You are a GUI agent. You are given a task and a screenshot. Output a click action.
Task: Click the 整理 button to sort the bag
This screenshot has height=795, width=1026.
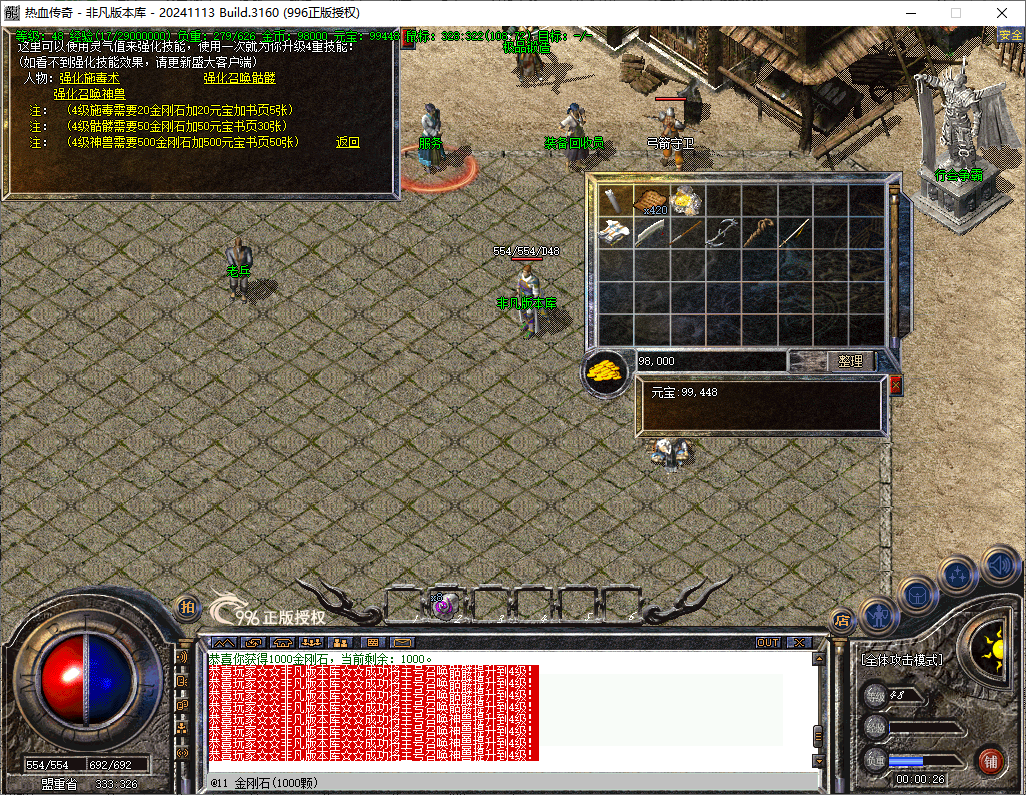(x=851, y=361)
